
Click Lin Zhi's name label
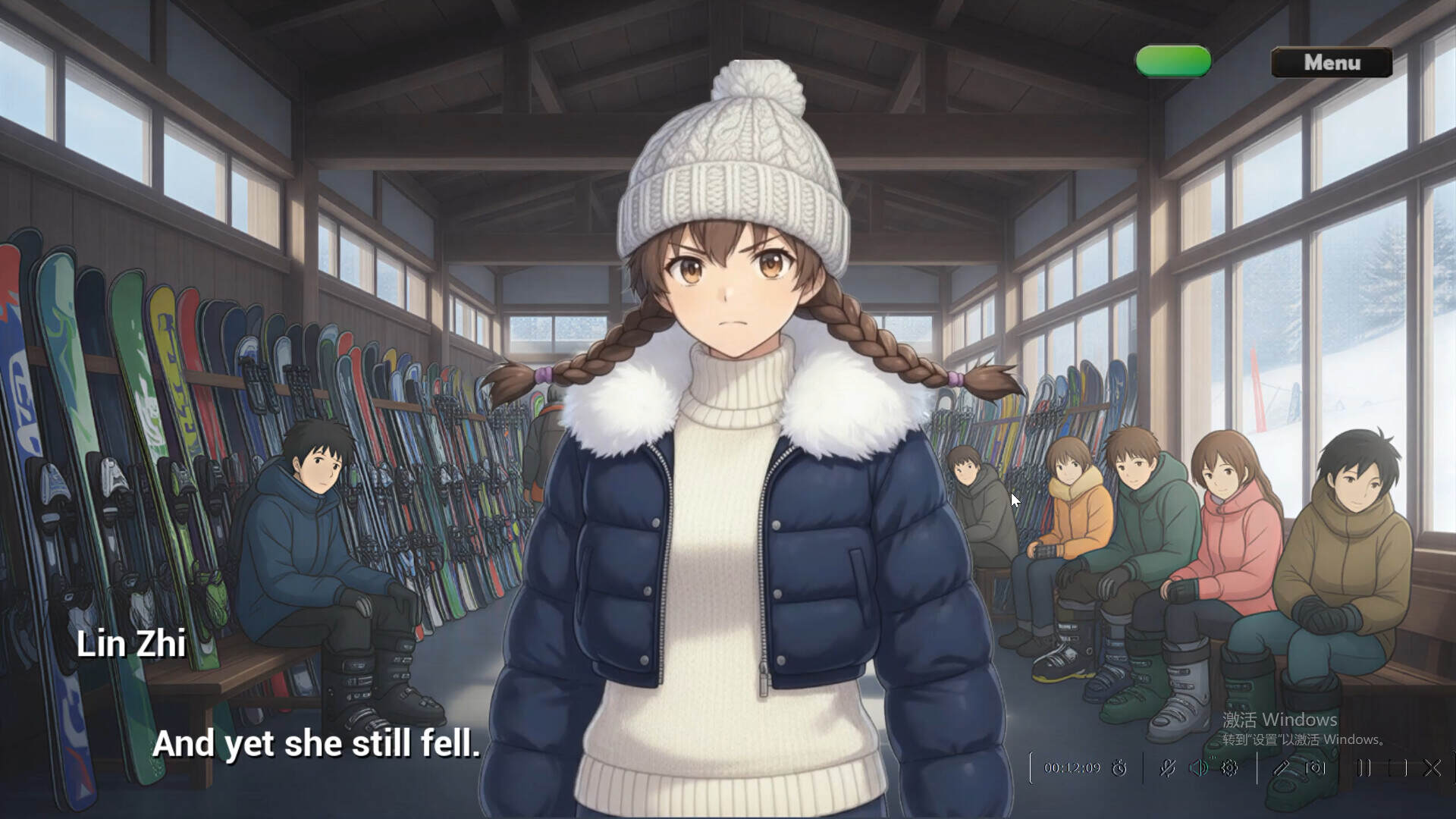[130, 643]
